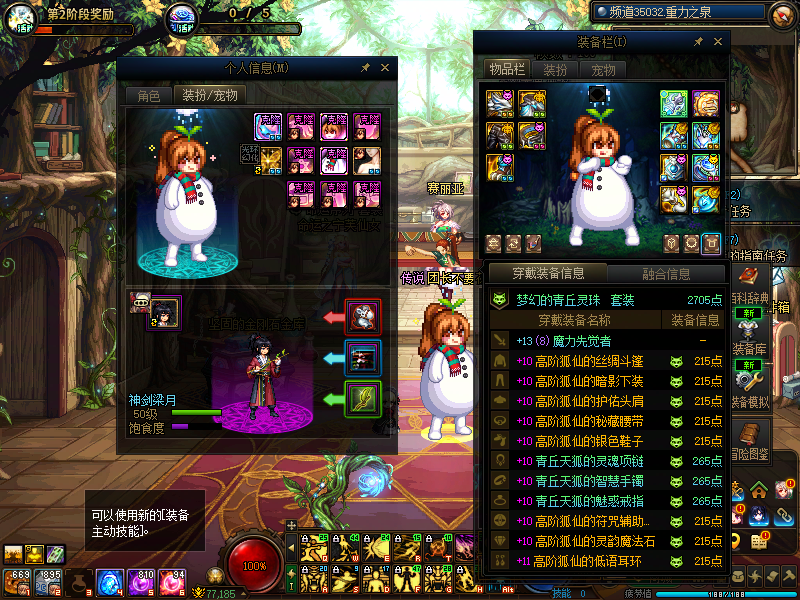Open the 物品栏 items tab

click(506, 69)
